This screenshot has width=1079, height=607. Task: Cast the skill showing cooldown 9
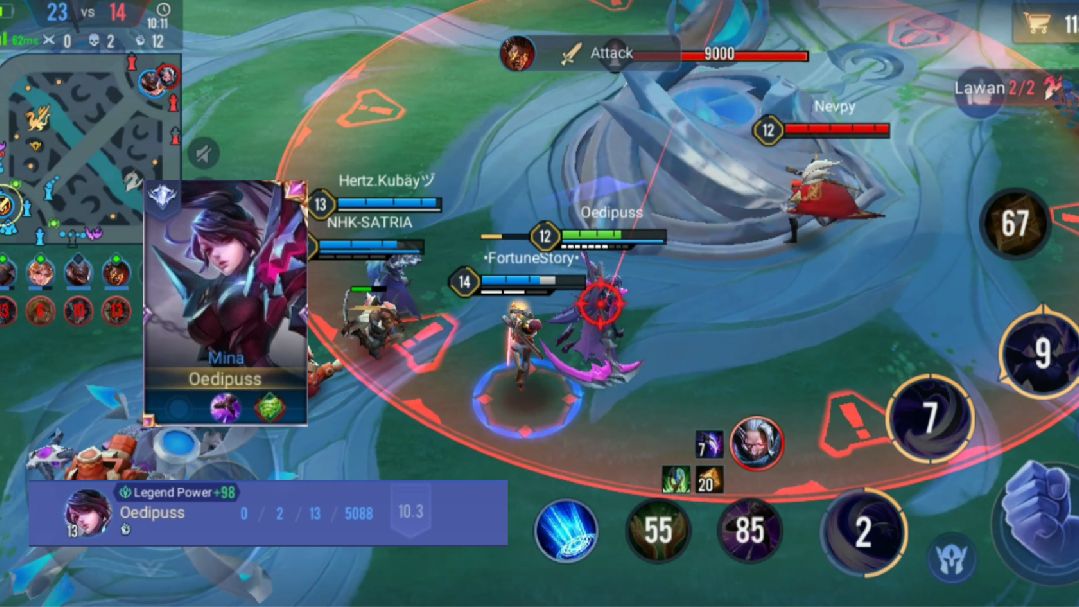[1040, 352]
